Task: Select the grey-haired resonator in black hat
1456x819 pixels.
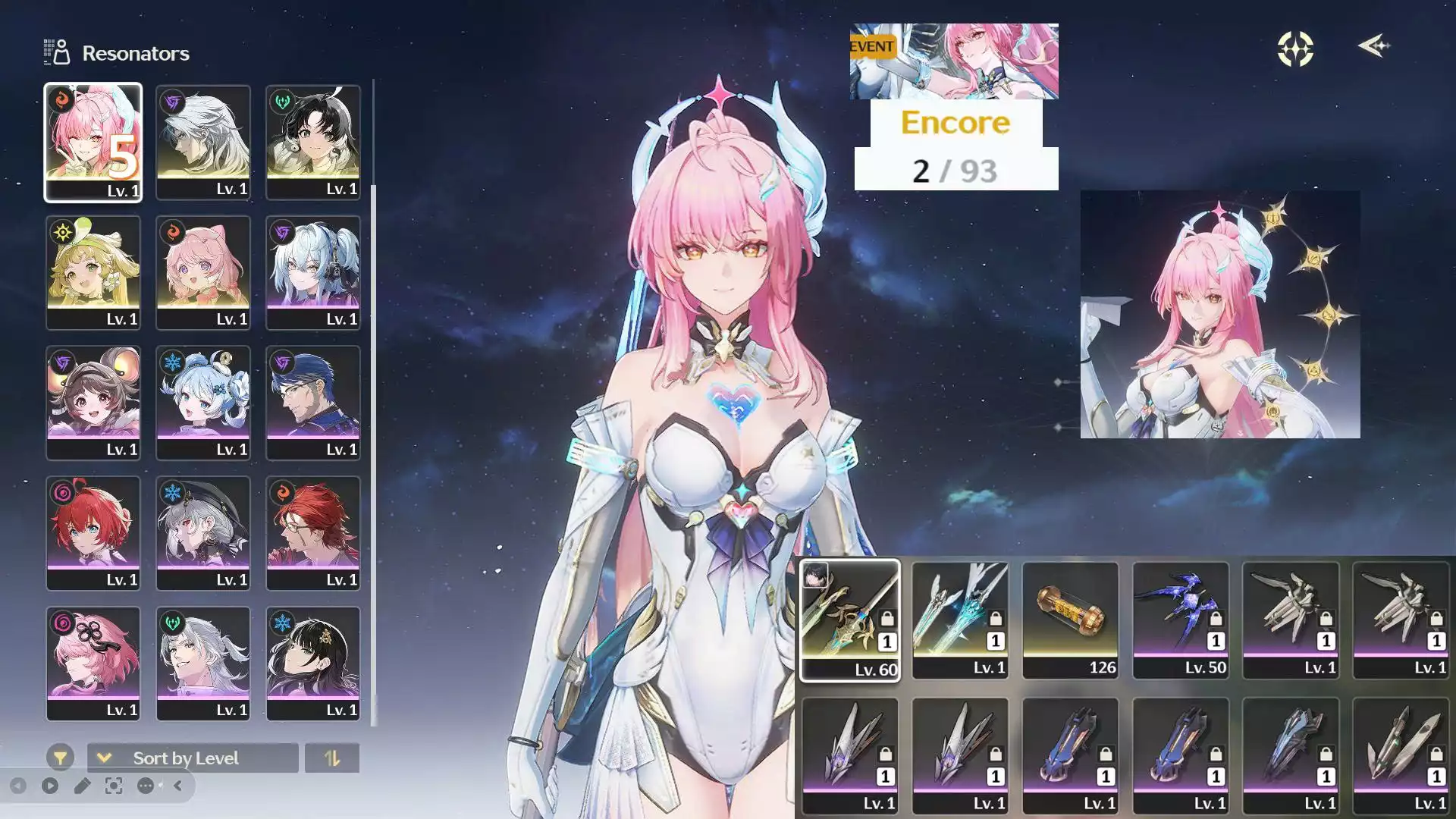Action: click(x=202, y=533)
